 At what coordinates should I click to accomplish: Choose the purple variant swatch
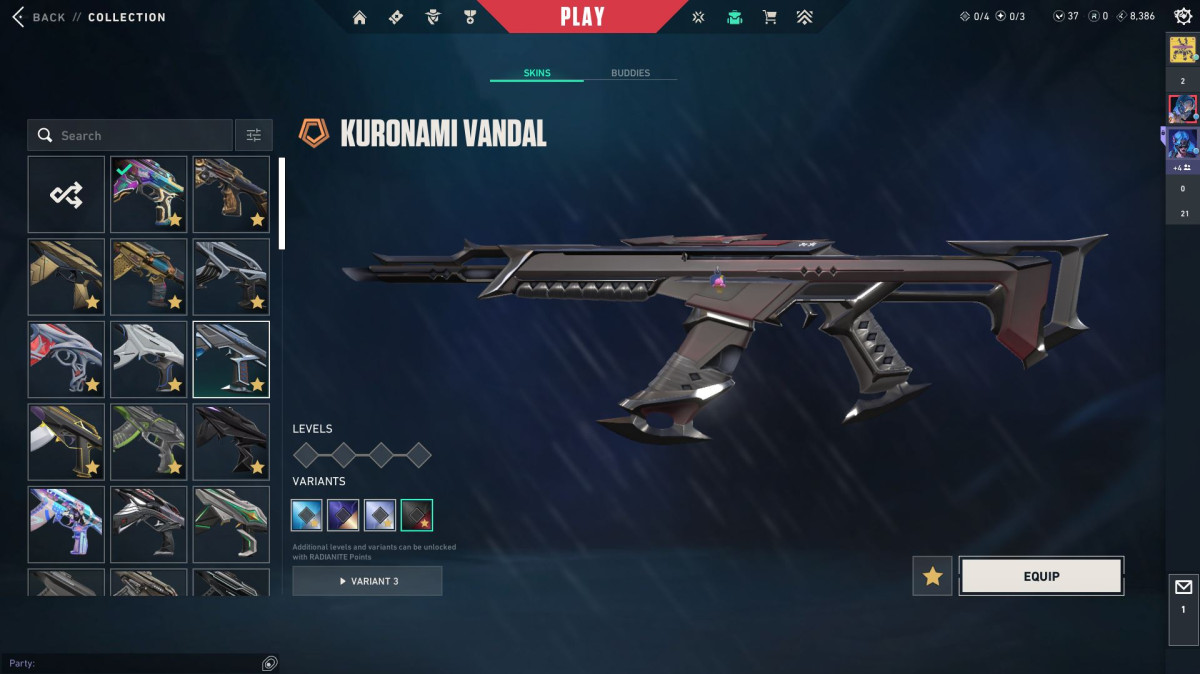[x=343, y=515]
